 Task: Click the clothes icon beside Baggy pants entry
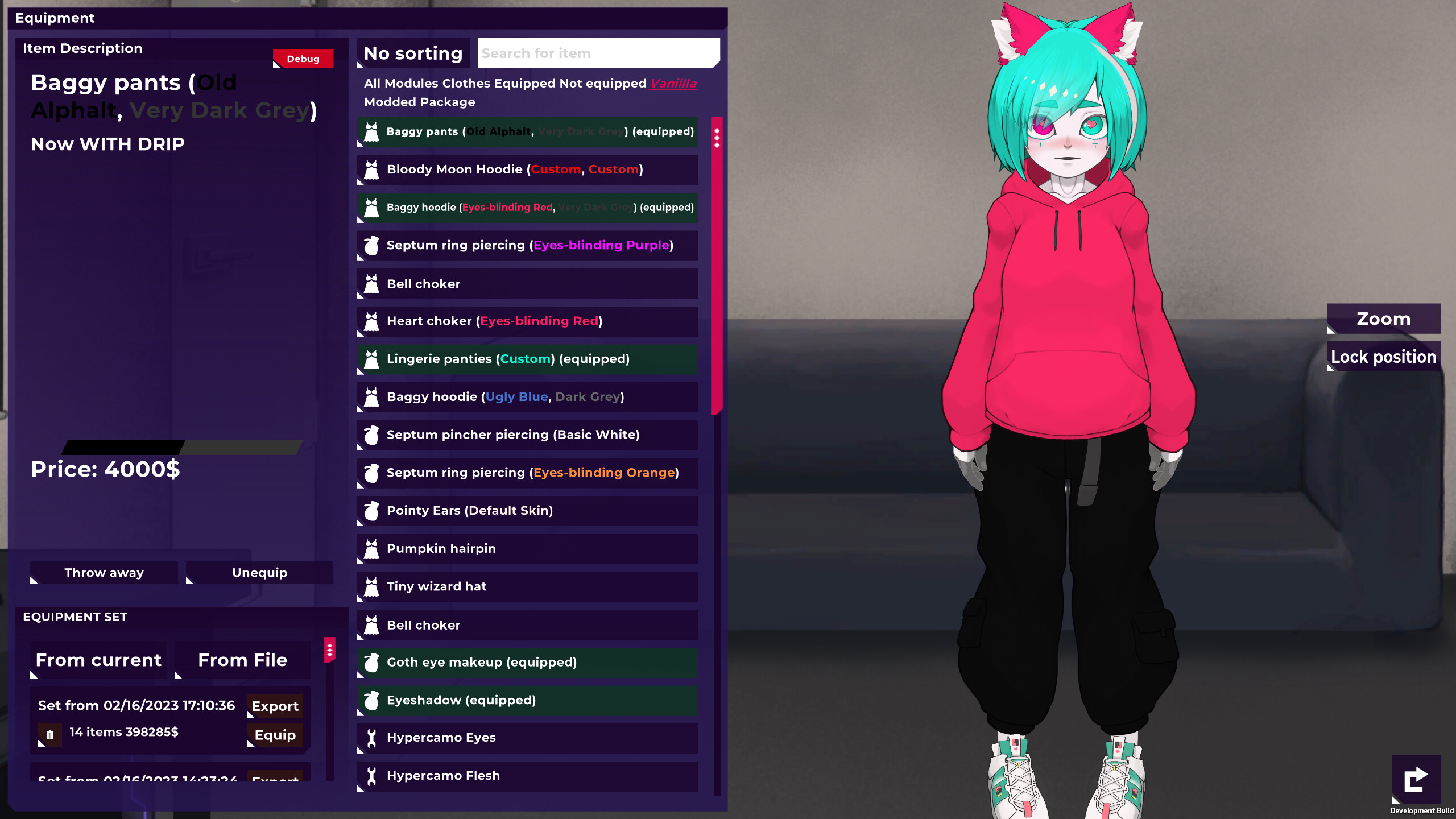coord(372,131)
